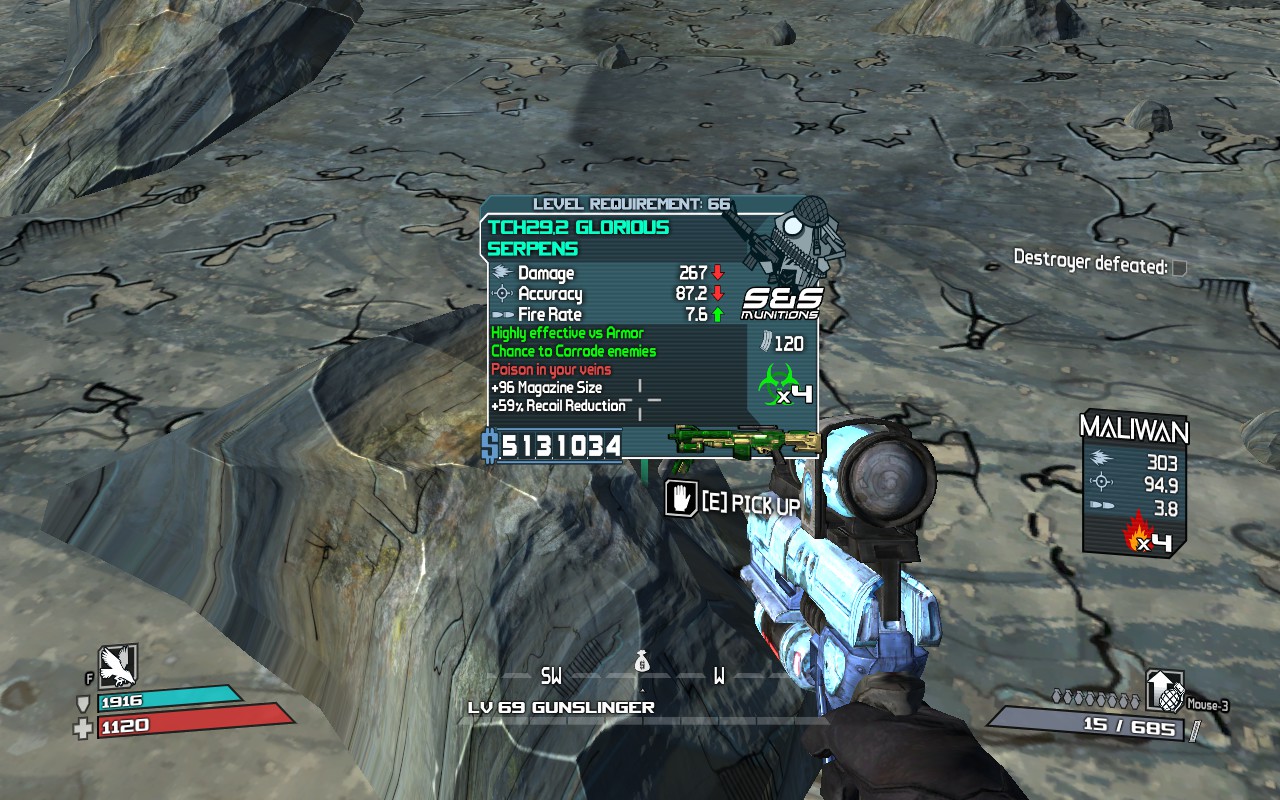Click the S&S Munitions manufacturer logo
The height and width of the screenshot is (800, 1280).
[x=781, y=303]
